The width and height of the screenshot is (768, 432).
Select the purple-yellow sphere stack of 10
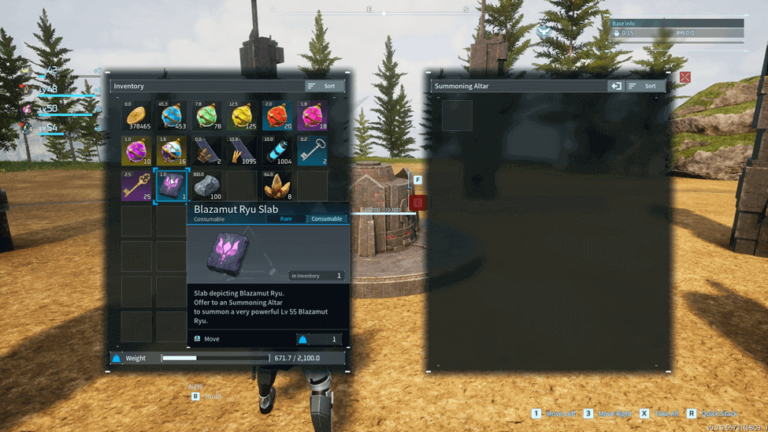click(x=137, y=151)
